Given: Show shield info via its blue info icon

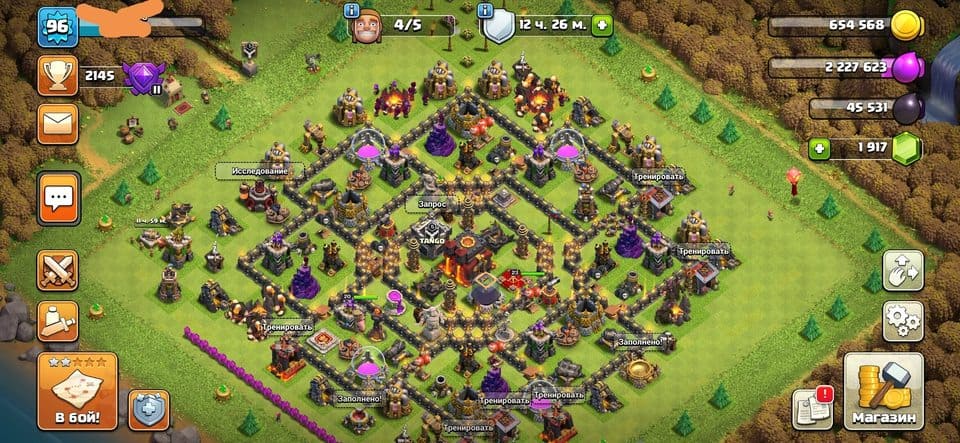Looking at the screenshot, I should point(487,10).
